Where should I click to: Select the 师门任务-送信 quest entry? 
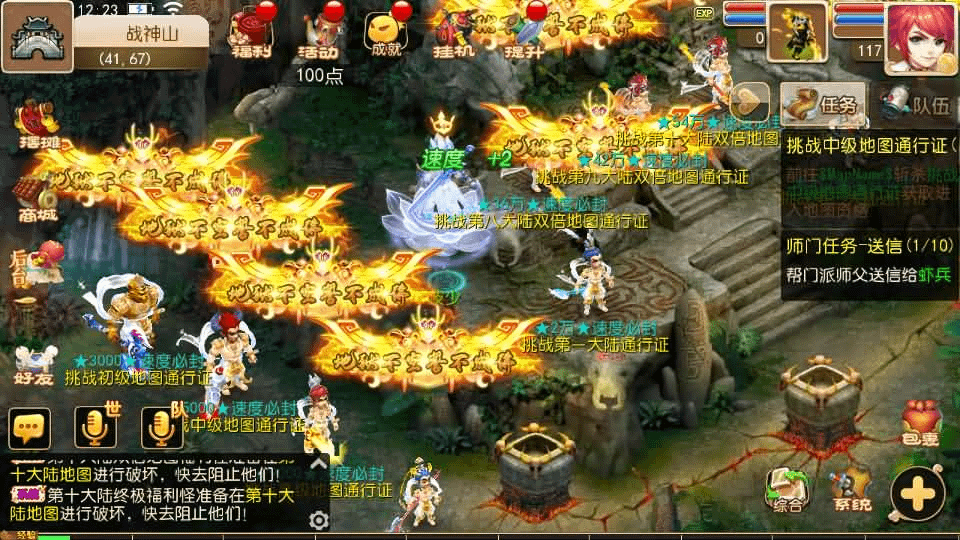point(868,258)
